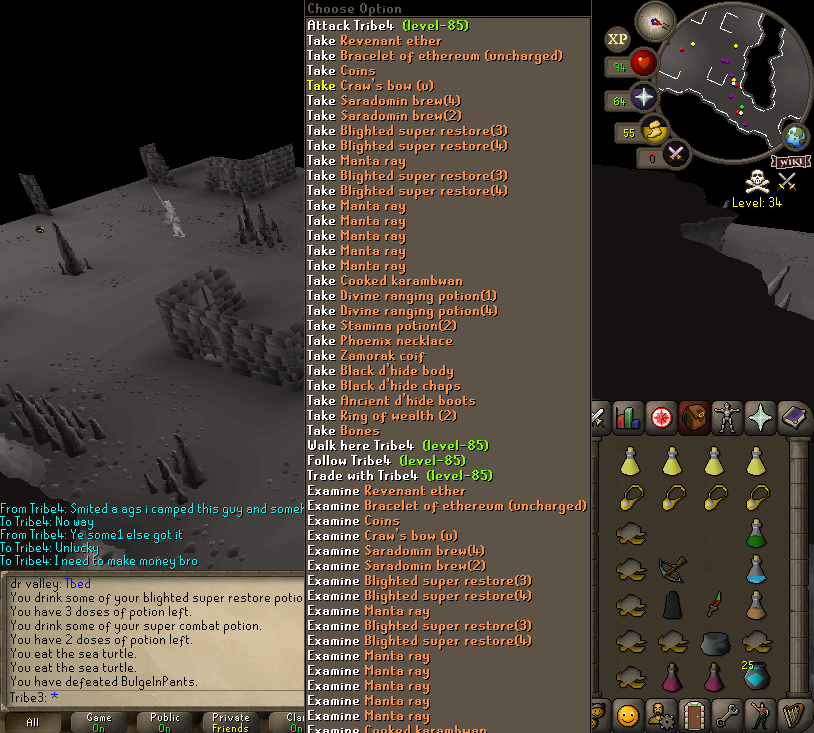814x733 pixels.
Task: Choose Attack Tribe4 in the options menu
Action: click(387, 25)
